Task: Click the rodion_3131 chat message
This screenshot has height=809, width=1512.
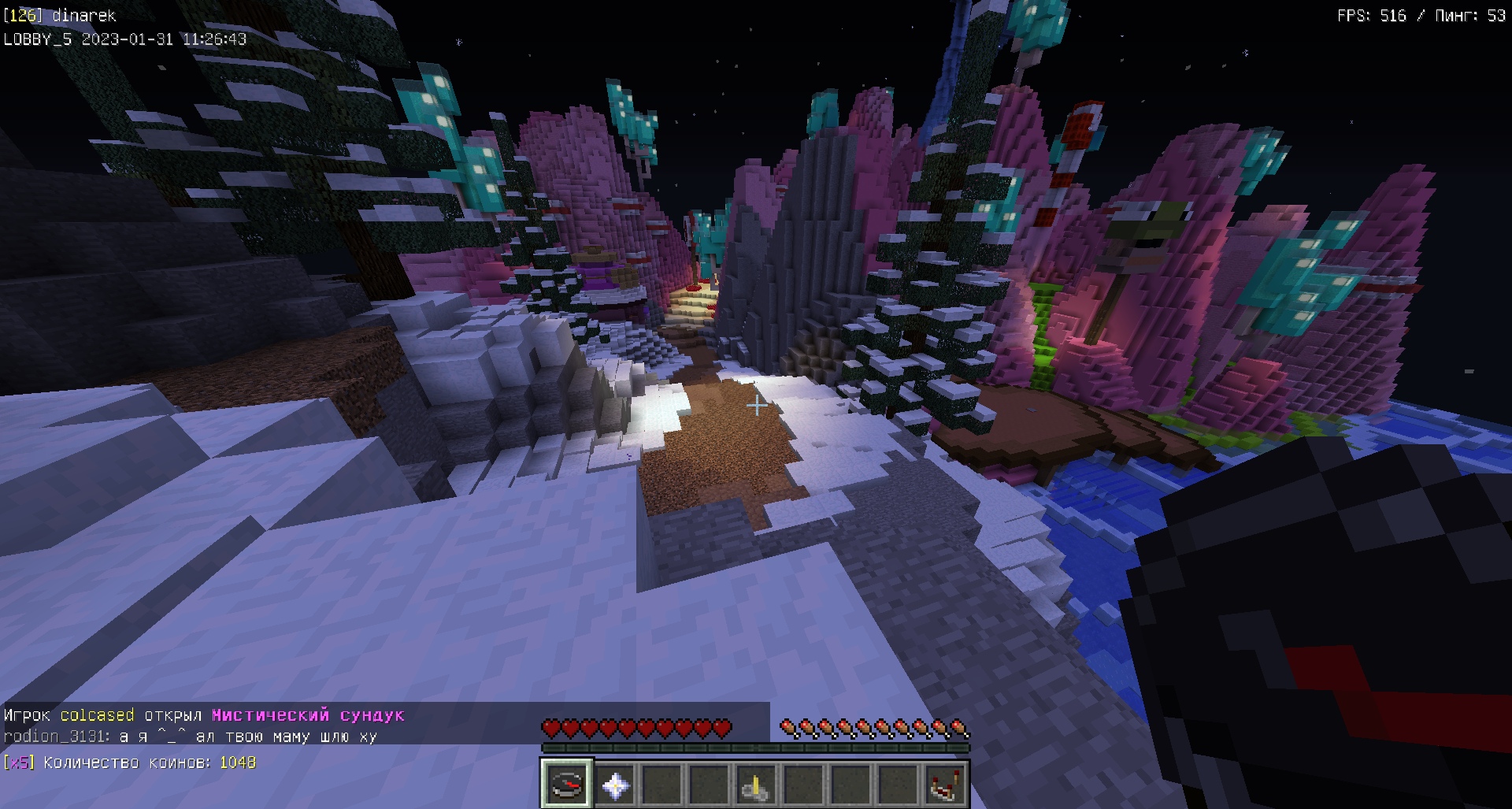Action: click(191, 737)
